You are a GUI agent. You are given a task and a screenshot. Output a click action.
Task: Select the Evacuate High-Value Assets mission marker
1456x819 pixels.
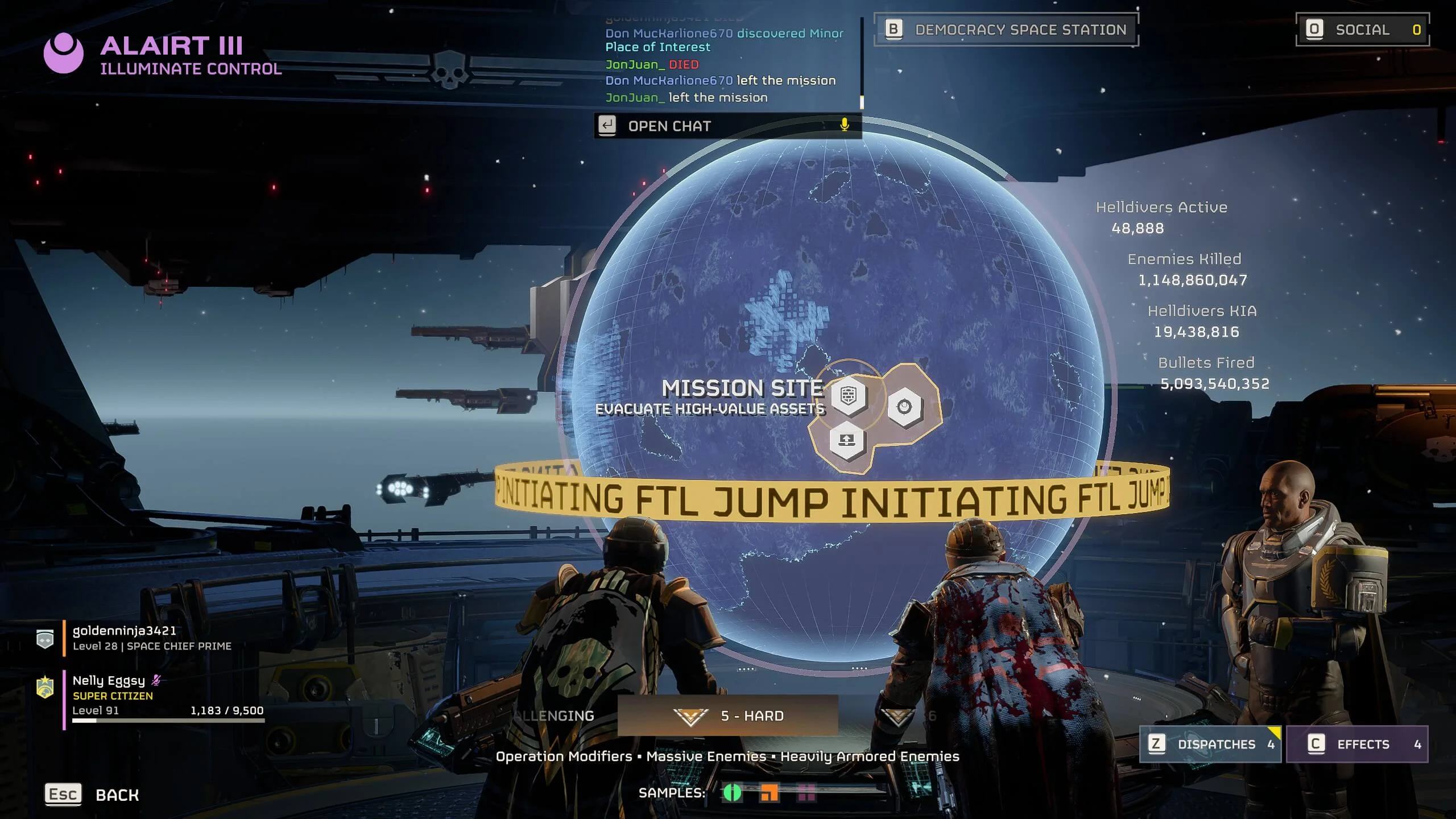pyautogui.click(x=848, y=395)
